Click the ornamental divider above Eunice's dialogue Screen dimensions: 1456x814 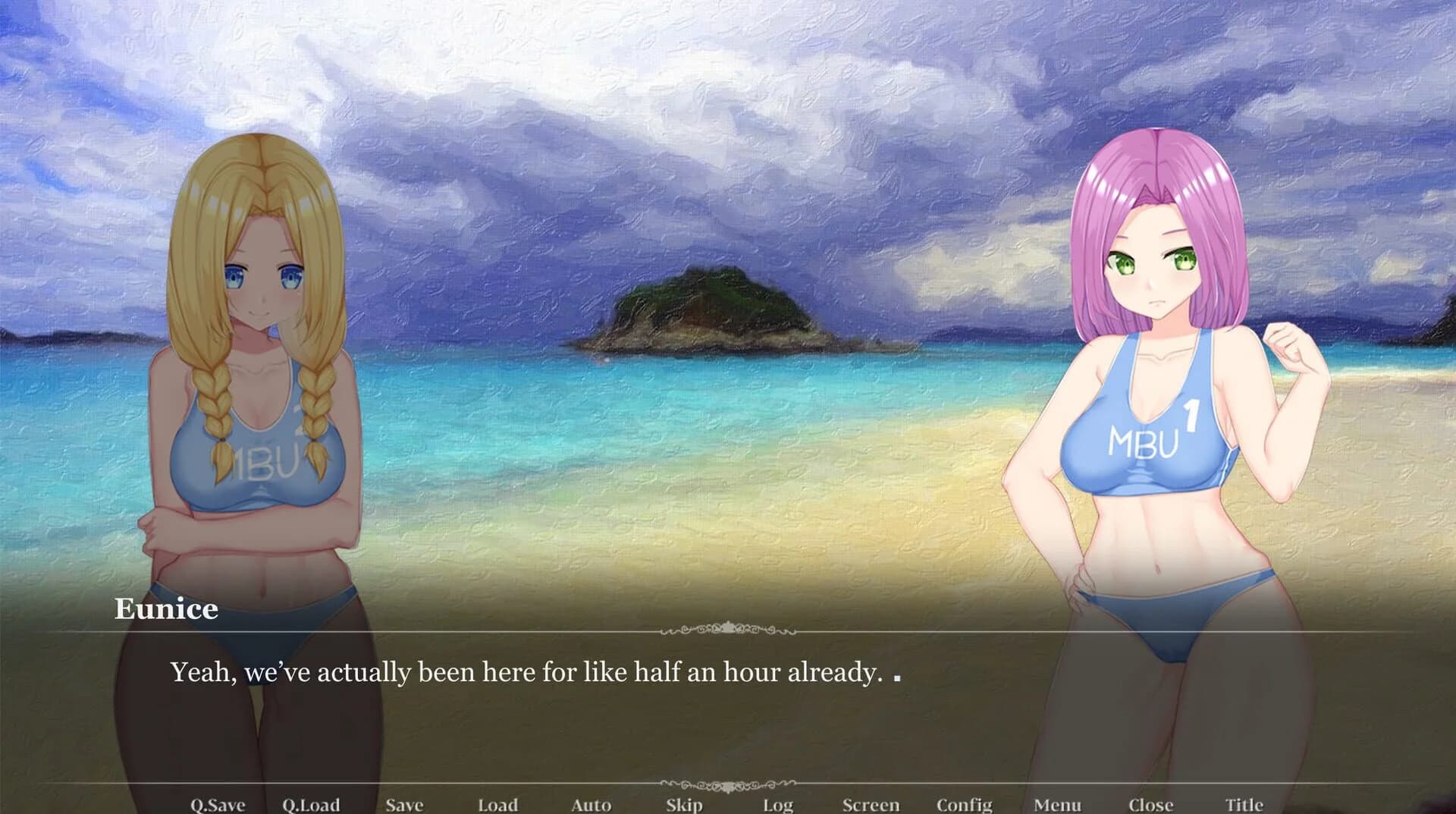[x=728, y=629]
